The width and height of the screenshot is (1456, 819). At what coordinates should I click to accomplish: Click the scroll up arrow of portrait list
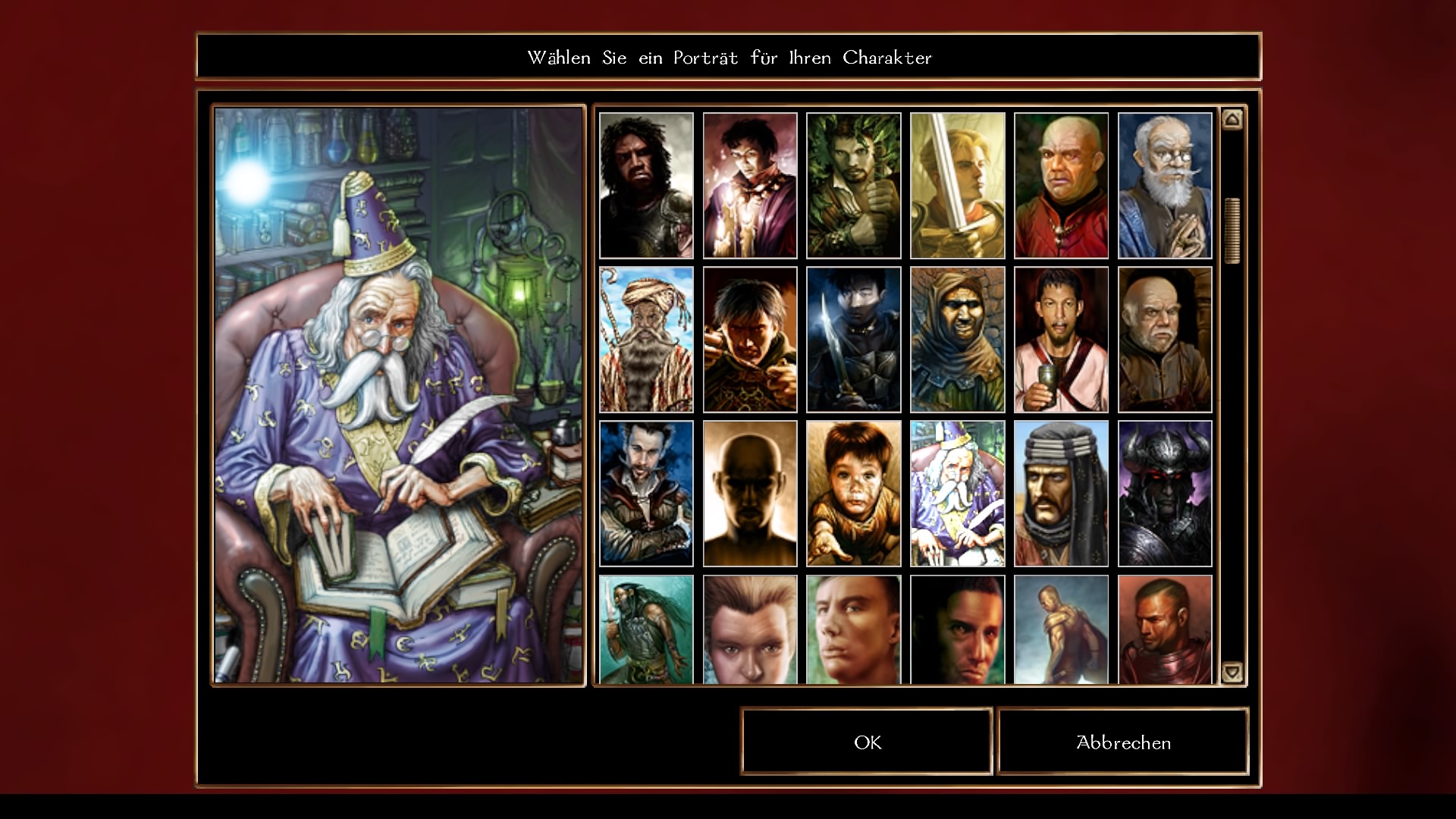tap(1232, 119)
